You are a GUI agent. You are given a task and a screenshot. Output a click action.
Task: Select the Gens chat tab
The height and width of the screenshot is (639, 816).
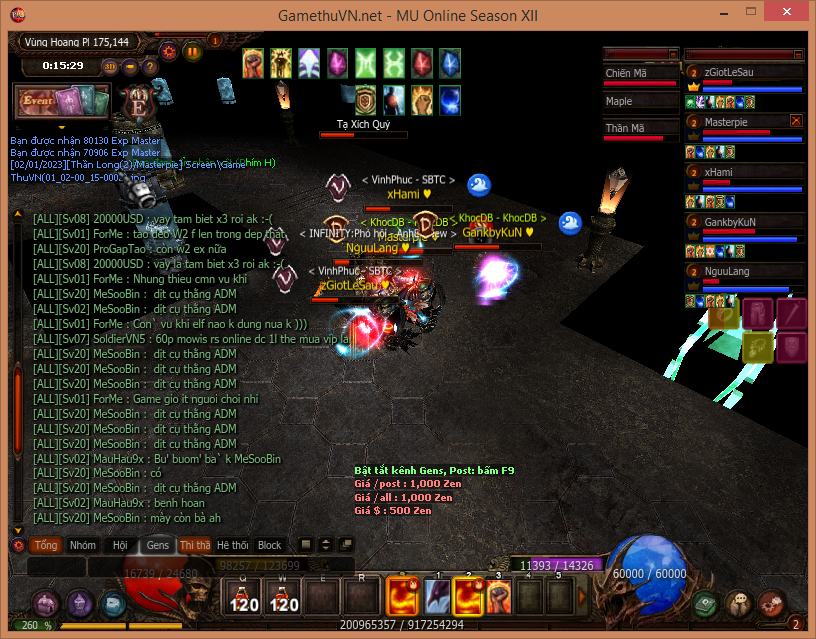click(x=158, y=545)
